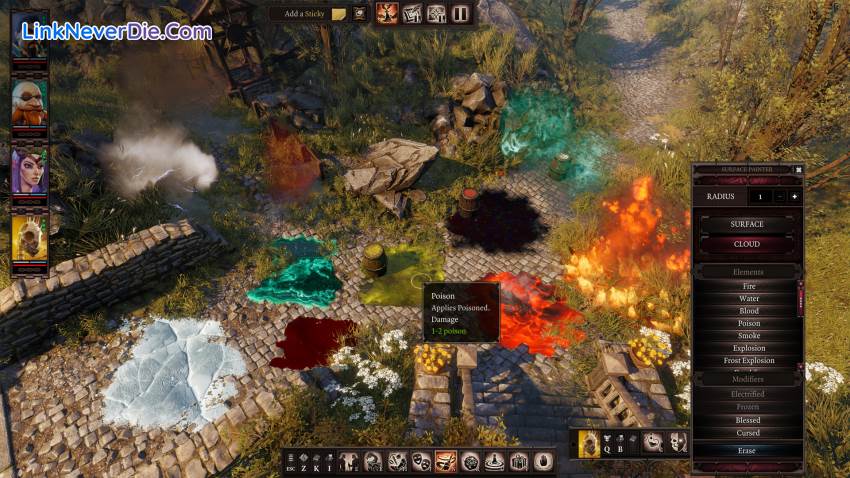
Task: Choose the Water element
Action: click(x=748, y=298)
